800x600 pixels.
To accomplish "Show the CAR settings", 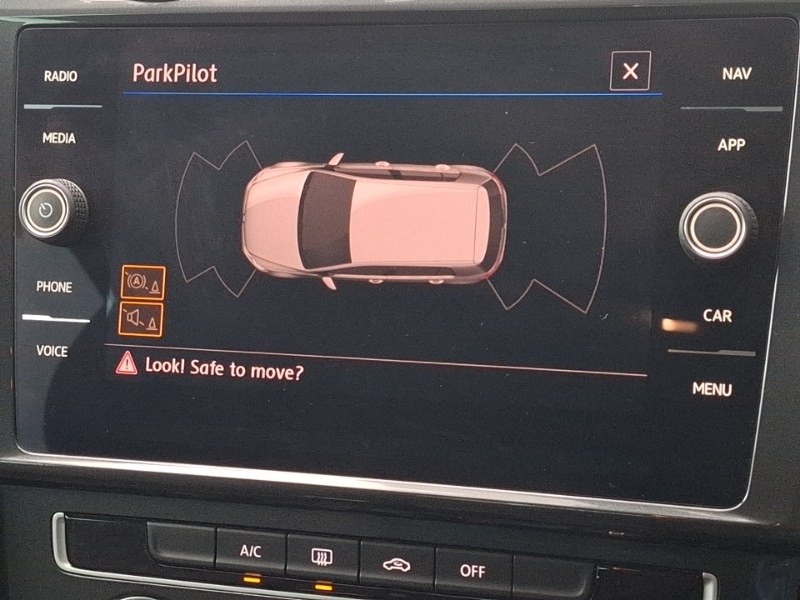I will 717,316.
